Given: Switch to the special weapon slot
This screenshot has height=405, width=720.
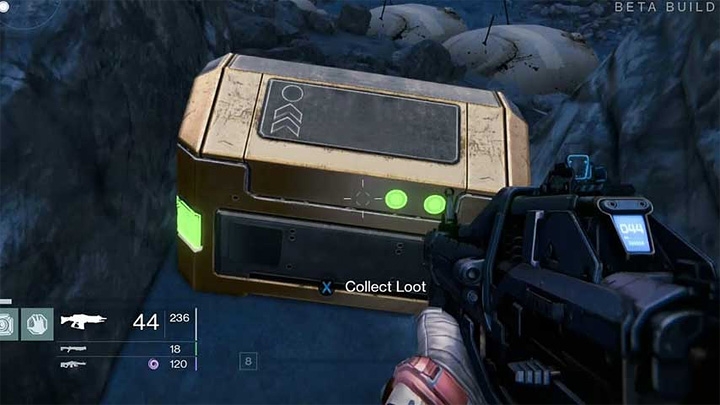Looking at the screenshot, I should pos(73,348).
